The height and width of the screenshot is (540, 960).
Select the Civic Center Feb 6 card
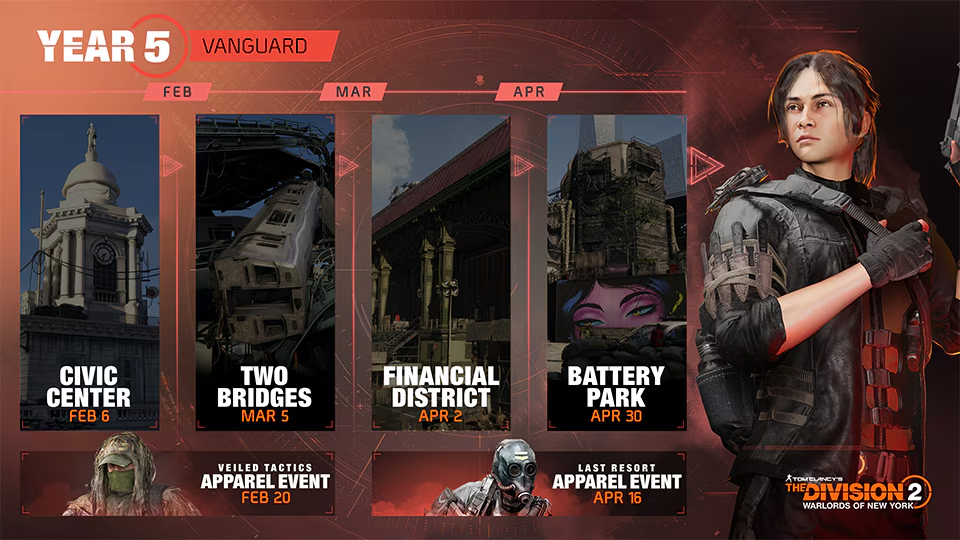(90, 272)
